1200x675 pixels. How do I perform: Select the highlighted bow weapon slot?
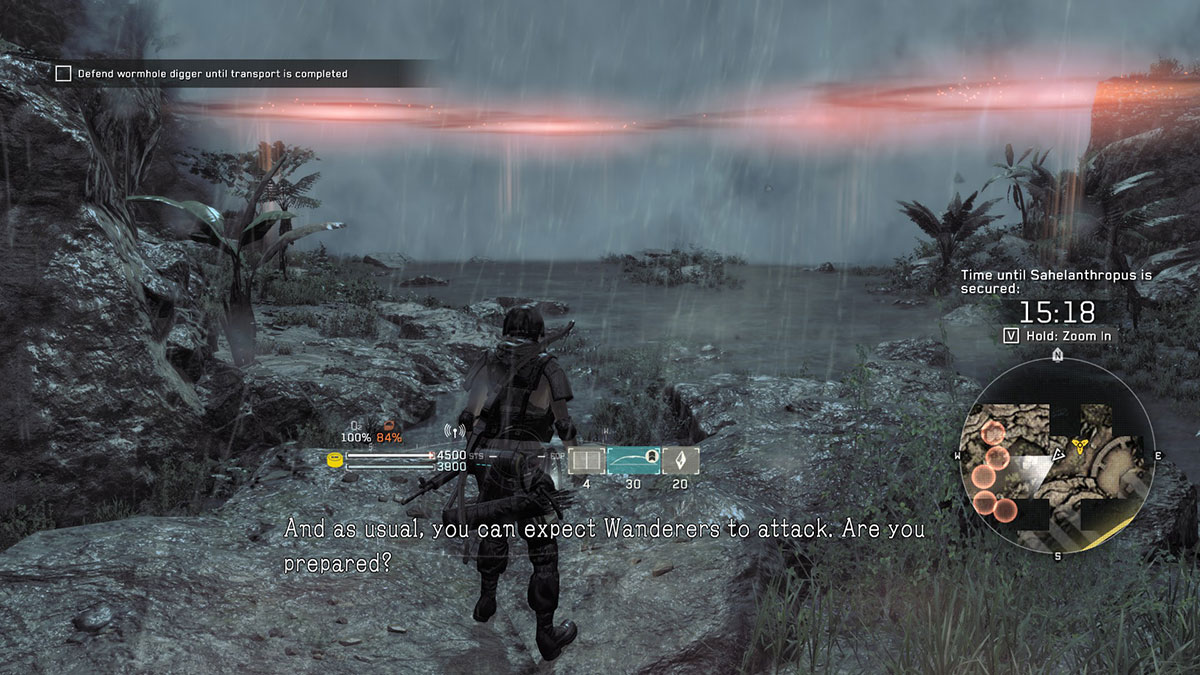coord(633,459)
